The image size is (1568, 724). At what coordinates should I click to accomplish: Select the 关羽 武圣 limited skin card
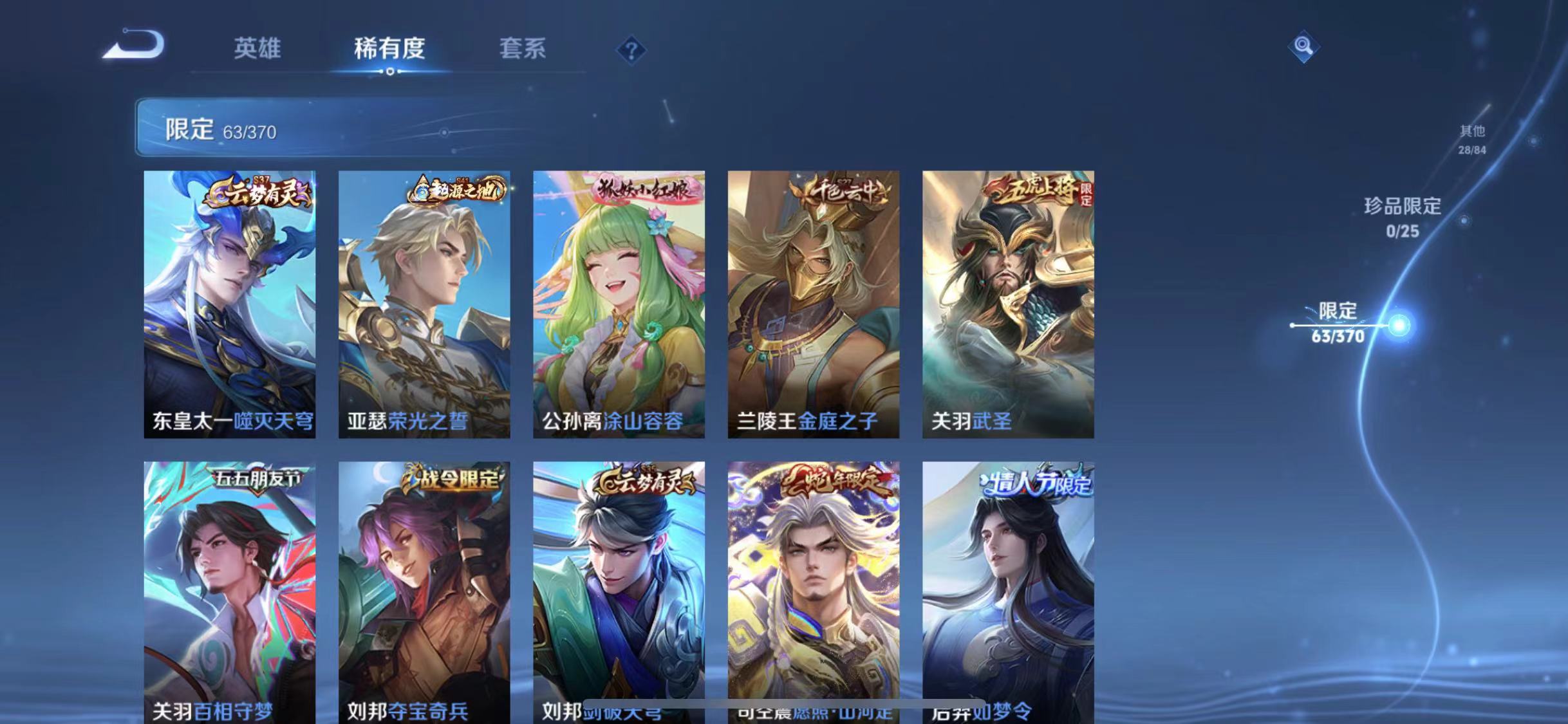pos(1011,302)
